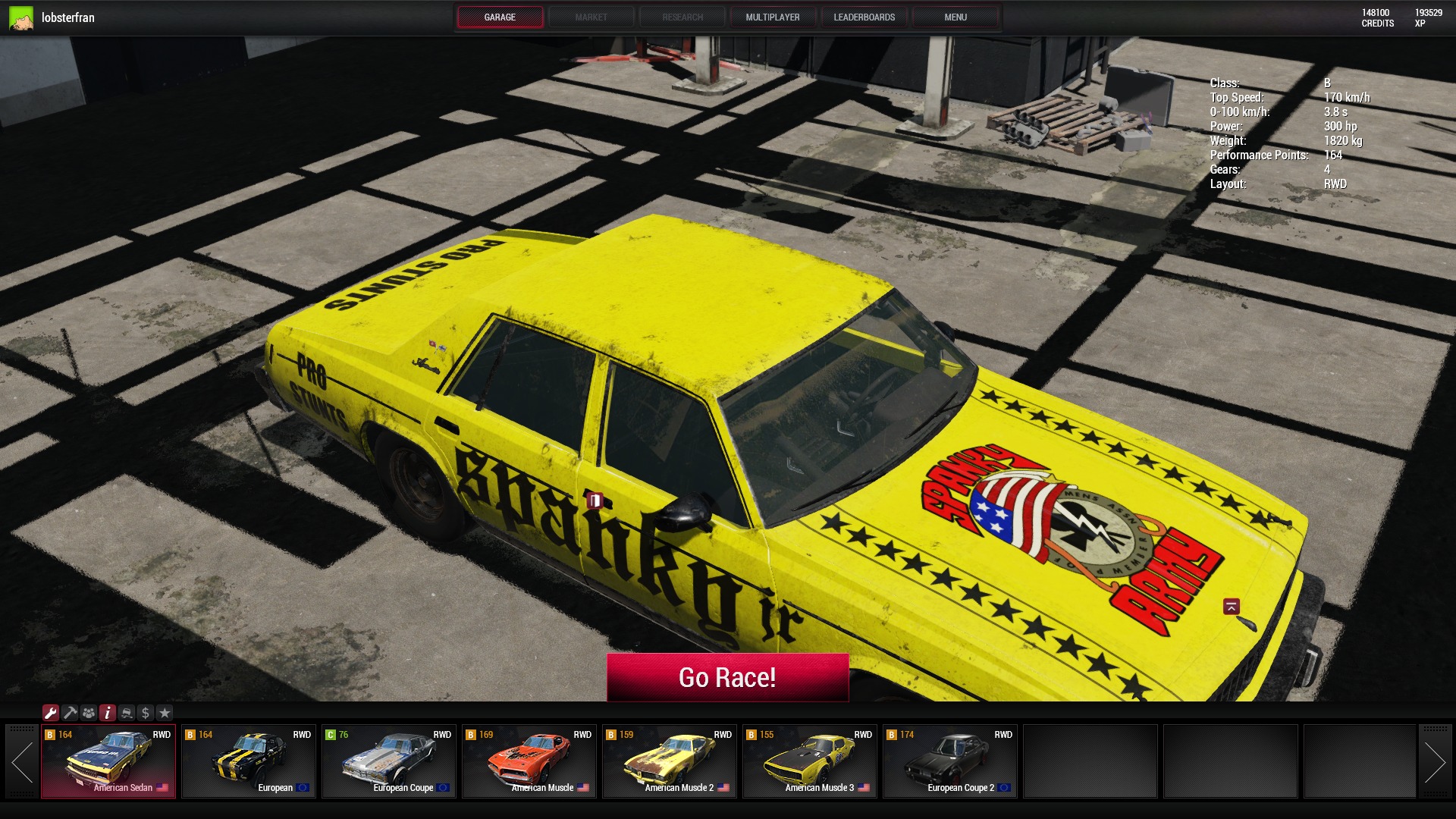Switch to the Multiplayer tab
Viewport: 1456px width, 819px height.
click(x=772, y=17)
